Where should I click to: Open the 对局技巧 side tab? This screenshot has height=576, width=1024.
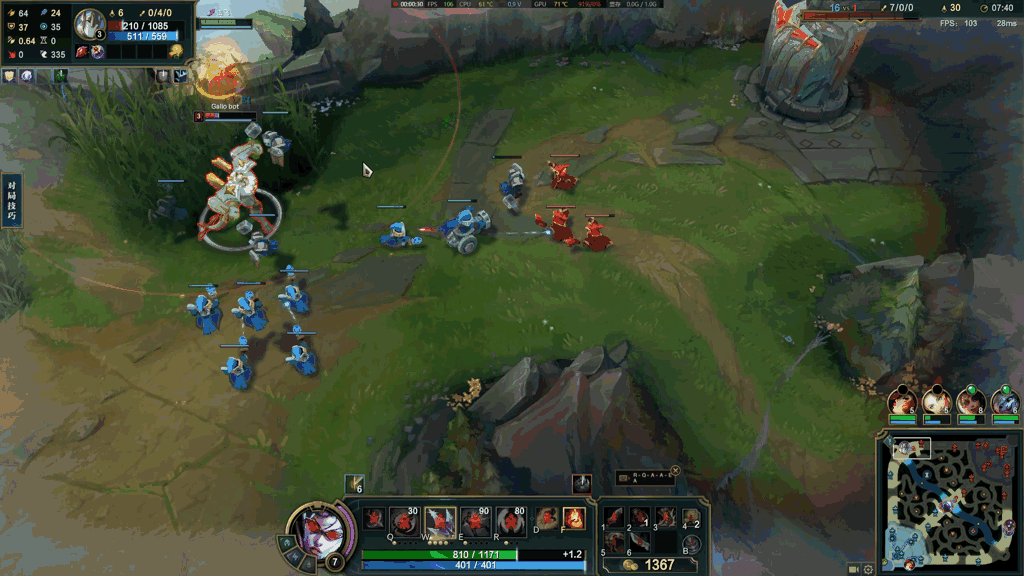pos(11,200)
